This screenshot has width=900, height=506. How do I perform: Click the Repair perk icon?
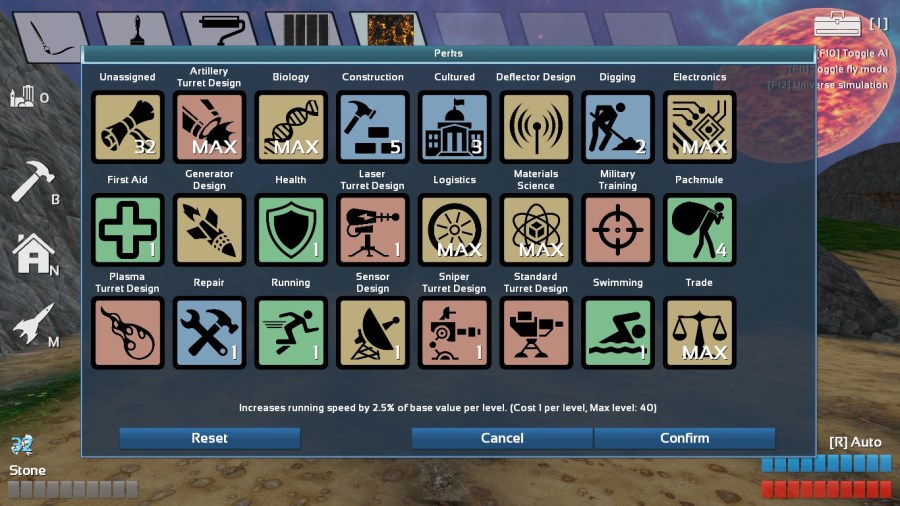[209, 333]
